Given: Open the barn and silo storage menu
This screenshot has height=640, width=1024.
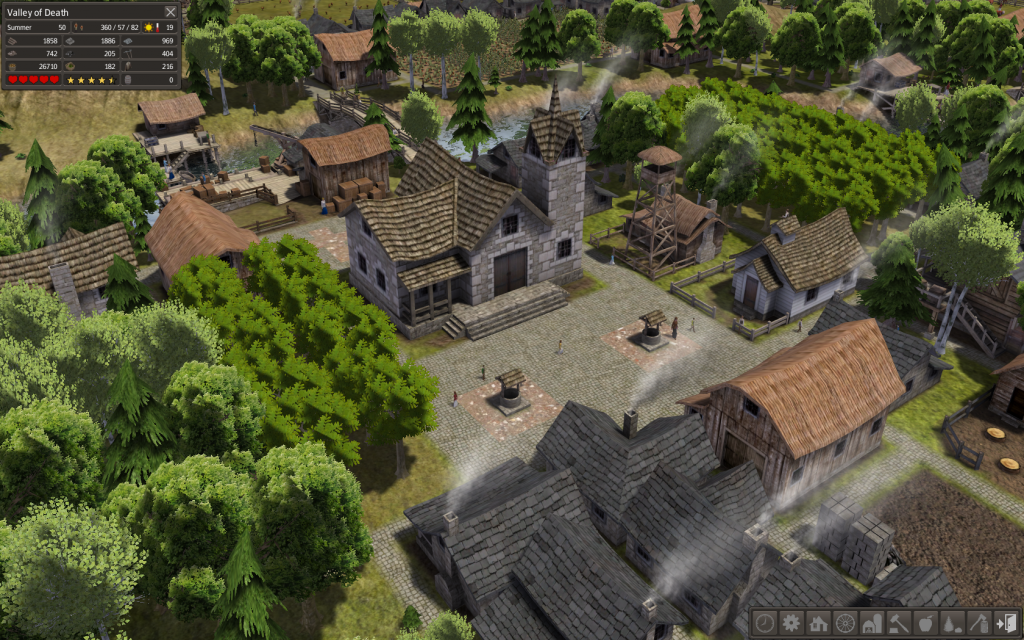Looking at the screenshot, I should tap(872, 622).
